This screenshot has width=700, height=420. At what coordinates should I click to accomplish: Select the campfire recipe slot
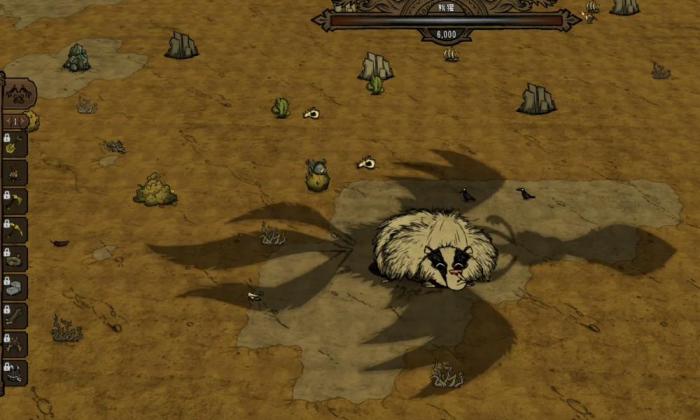tap(15, 174)
